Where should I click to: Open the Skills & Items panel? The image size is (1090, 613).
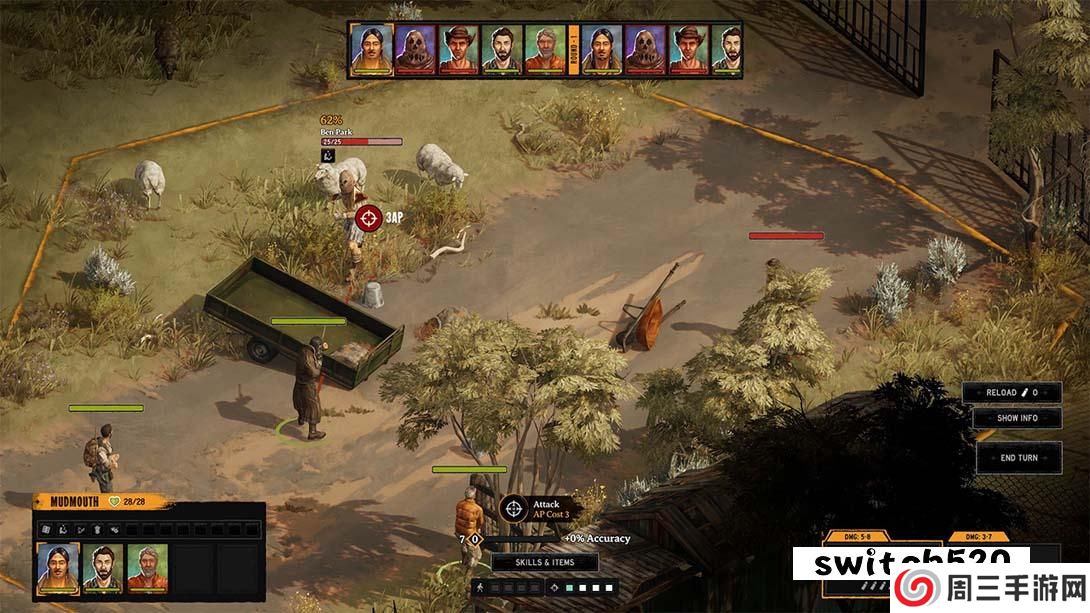click(545, 562)
